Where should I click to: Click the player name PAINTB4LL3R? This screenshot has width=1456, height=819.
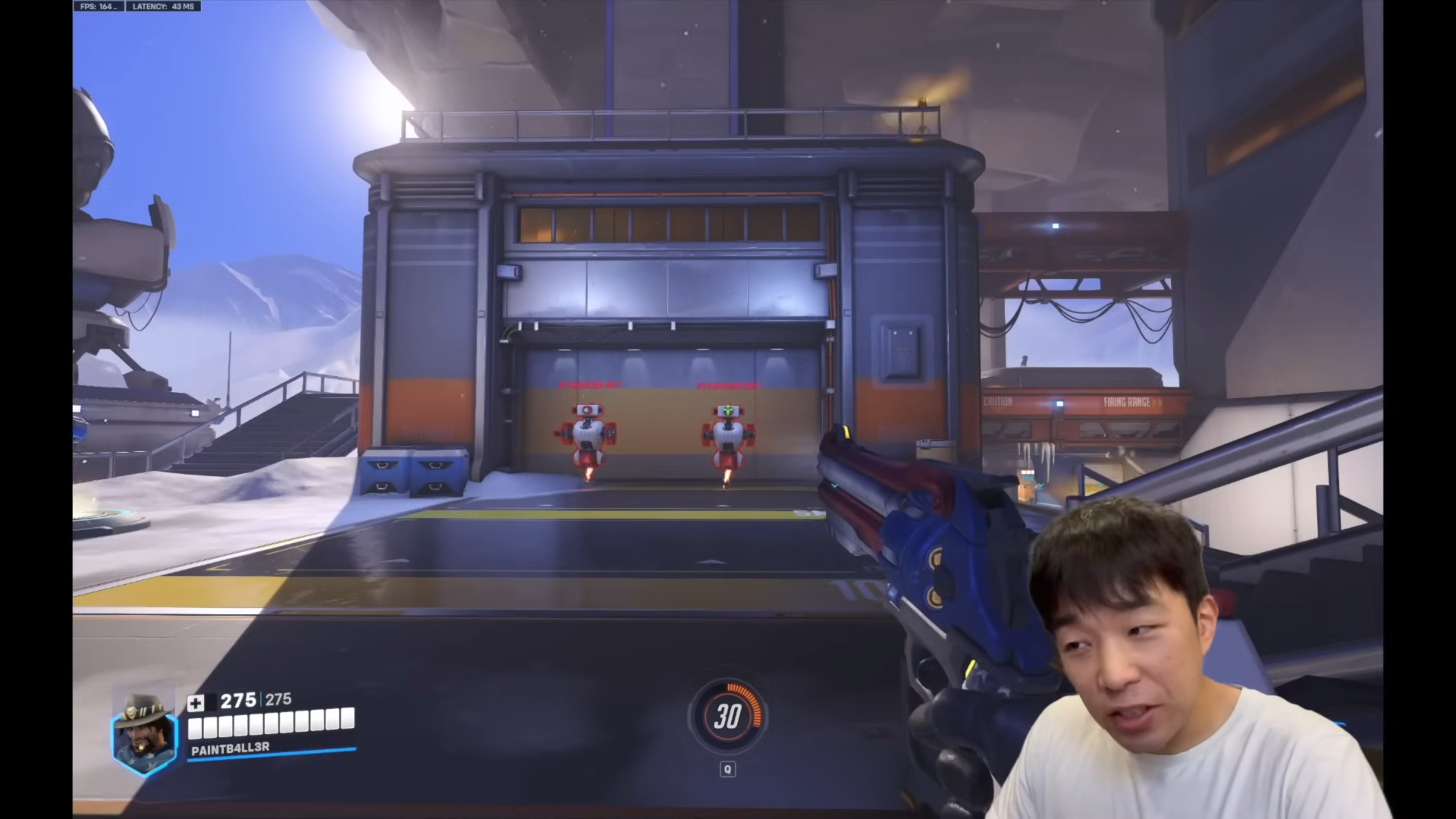[231, 747]
